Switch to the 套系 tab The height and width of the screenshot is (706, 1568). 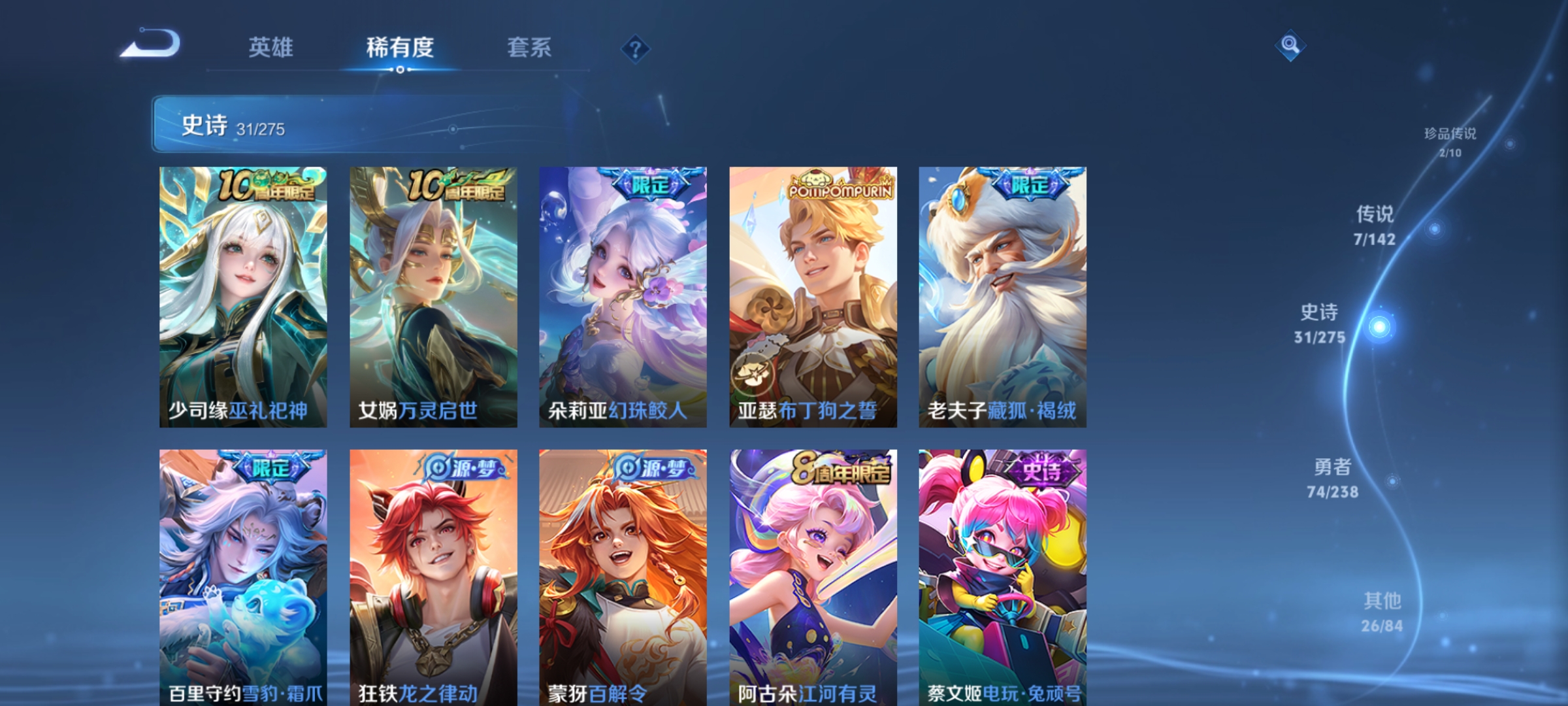pos(530,47)
